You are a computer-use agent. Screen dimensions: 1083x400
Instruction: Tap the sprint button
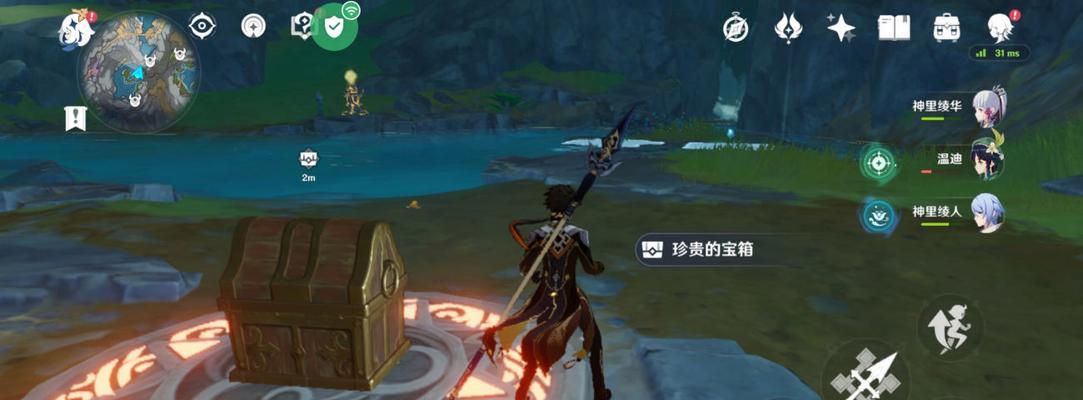[x=949, y=326]
